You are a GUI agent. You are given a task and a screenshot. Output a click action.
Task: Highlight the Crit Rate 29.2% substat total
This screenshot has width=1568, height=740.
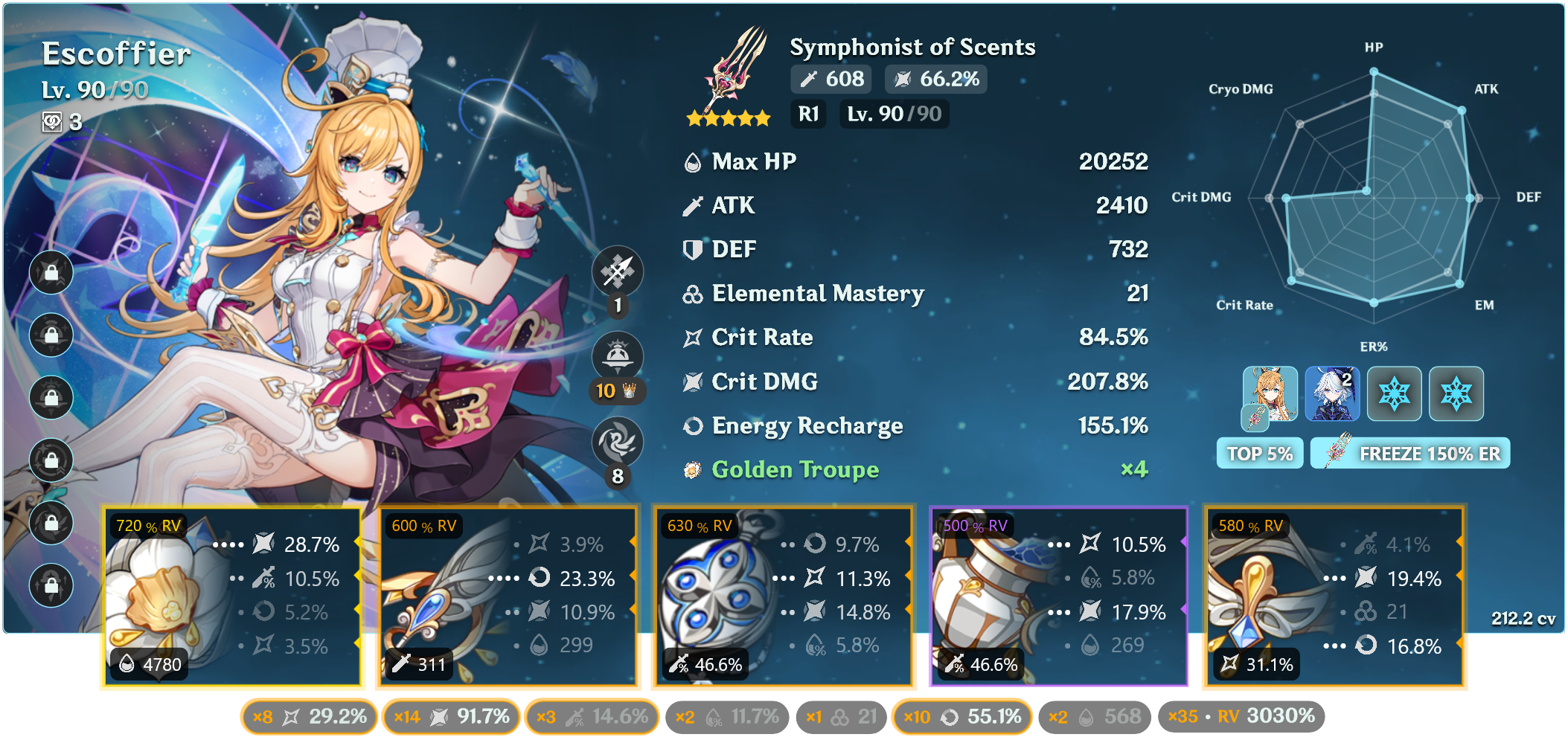click(x=309, y=716)
